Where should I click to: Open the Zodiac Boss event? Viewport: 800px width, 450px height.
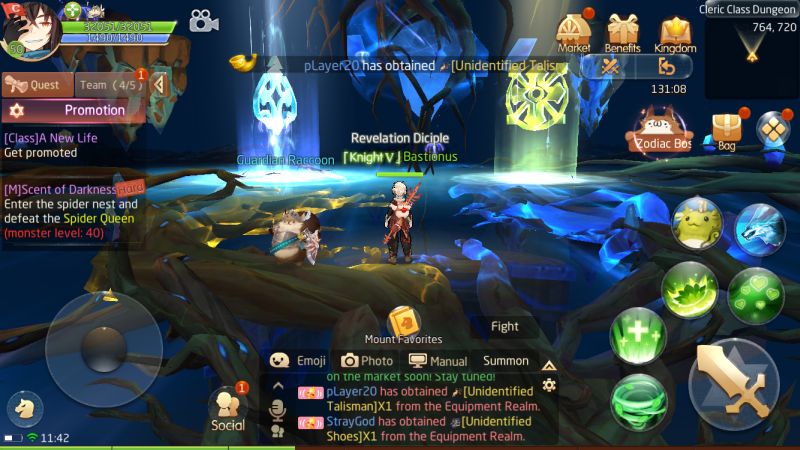[659, 131]
